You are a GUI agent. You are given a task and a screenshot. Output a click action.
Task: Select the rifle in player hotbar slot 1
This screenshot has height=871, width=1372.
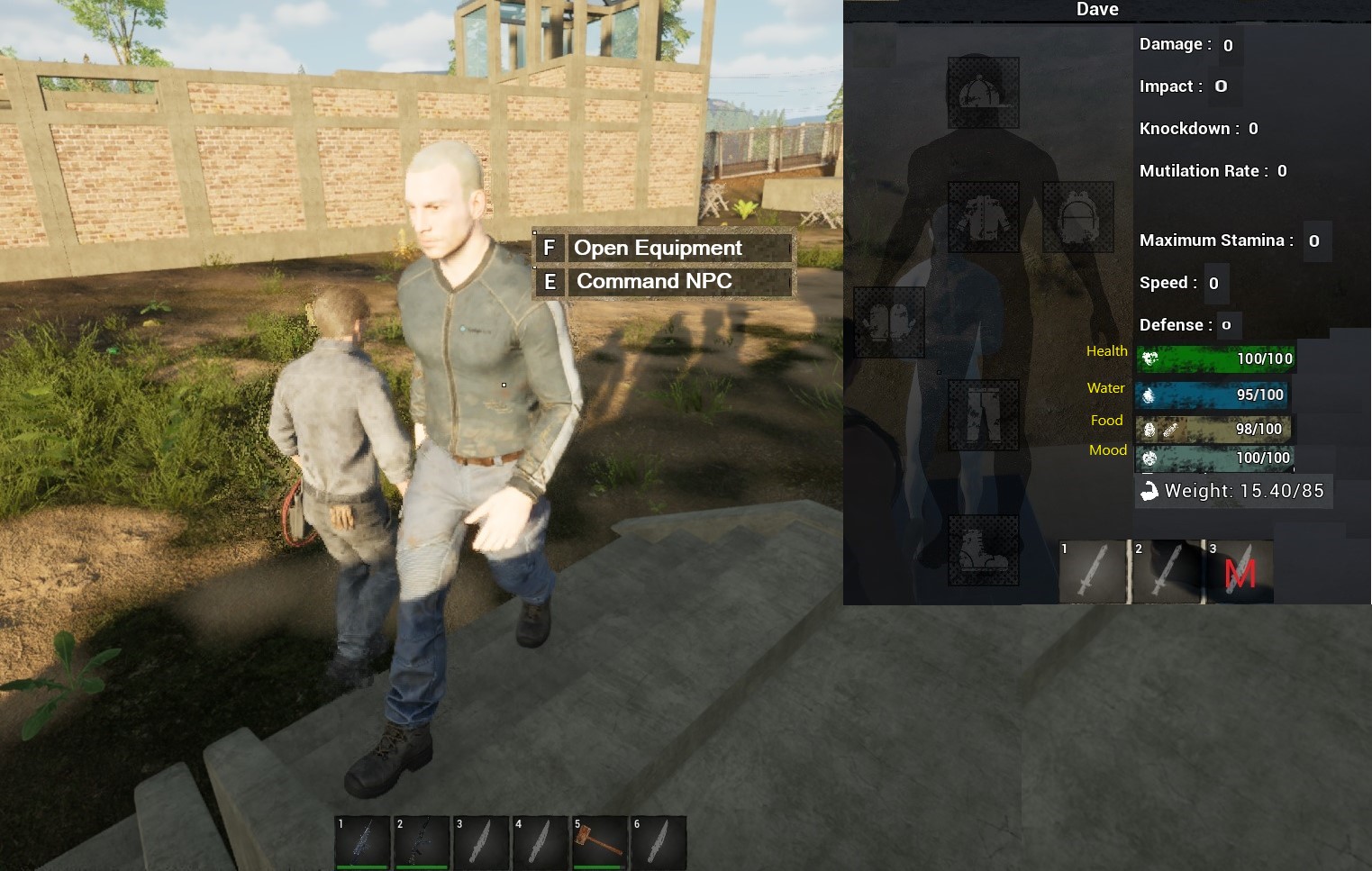coord(363,843)
